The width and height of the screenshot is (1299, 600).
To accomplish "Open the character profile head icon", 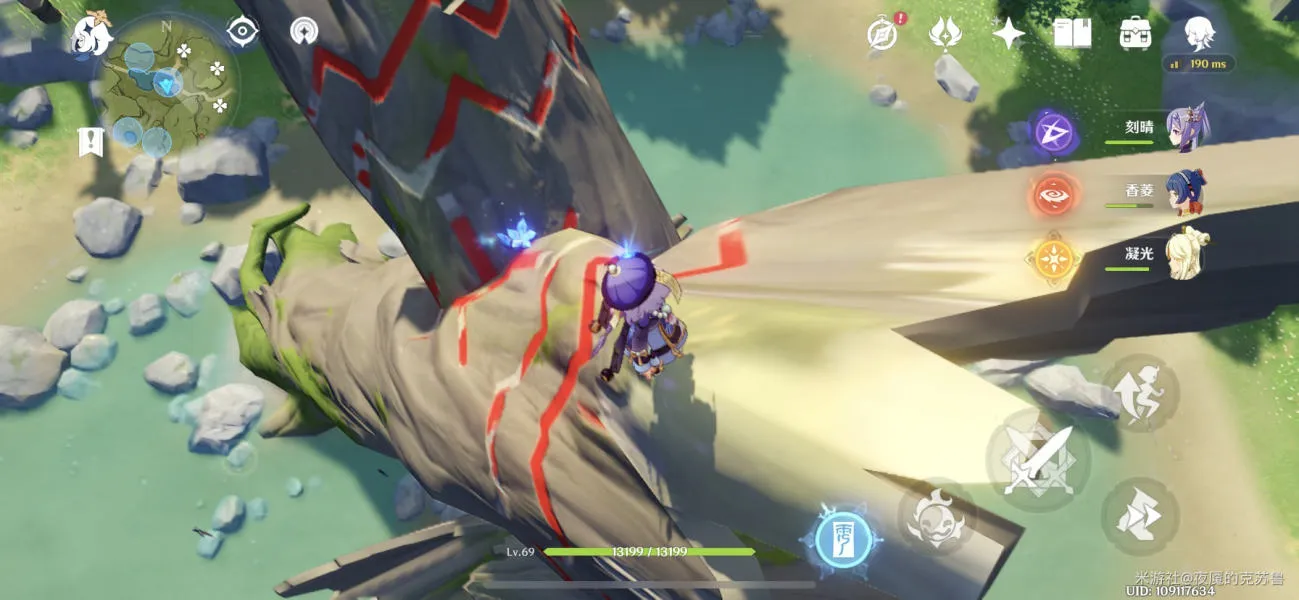I will (1199, 33).
